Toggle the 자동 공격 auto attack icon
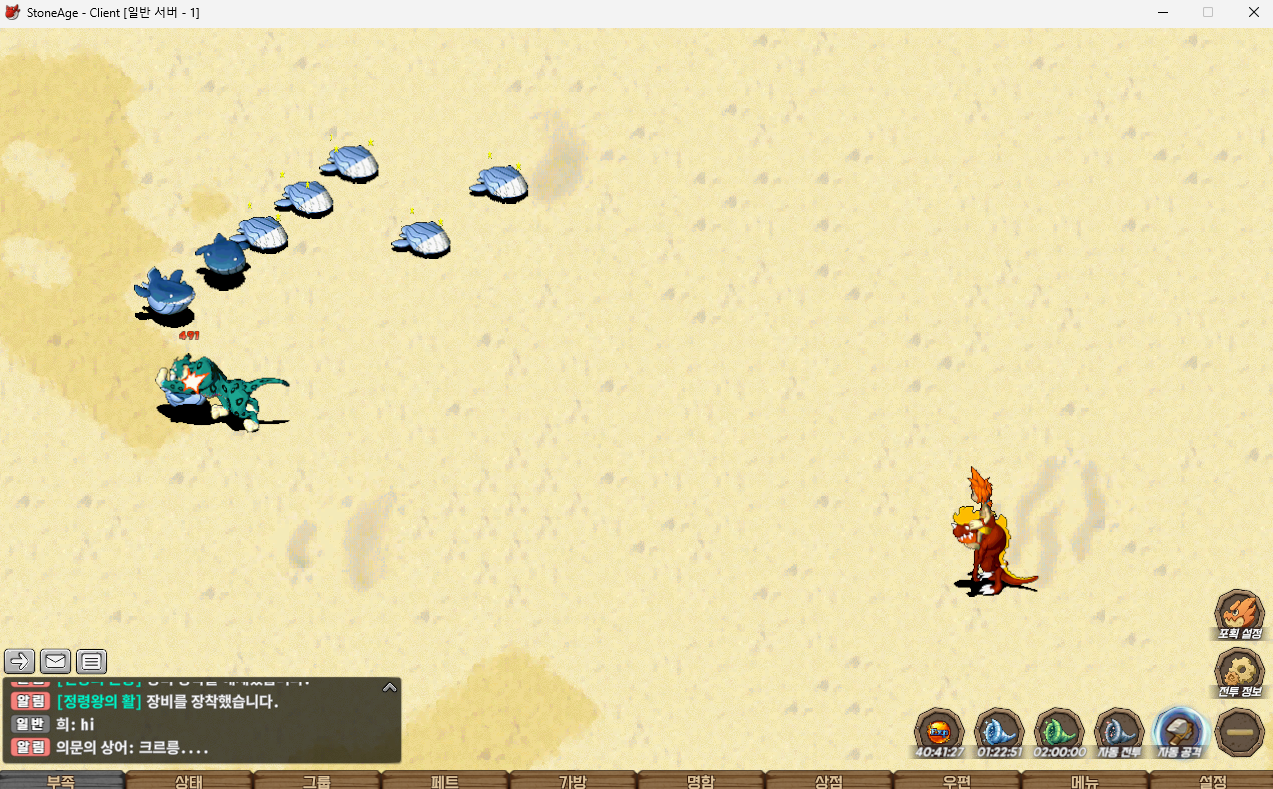This screenshot has height=789, width=1273. point(1179,731)
